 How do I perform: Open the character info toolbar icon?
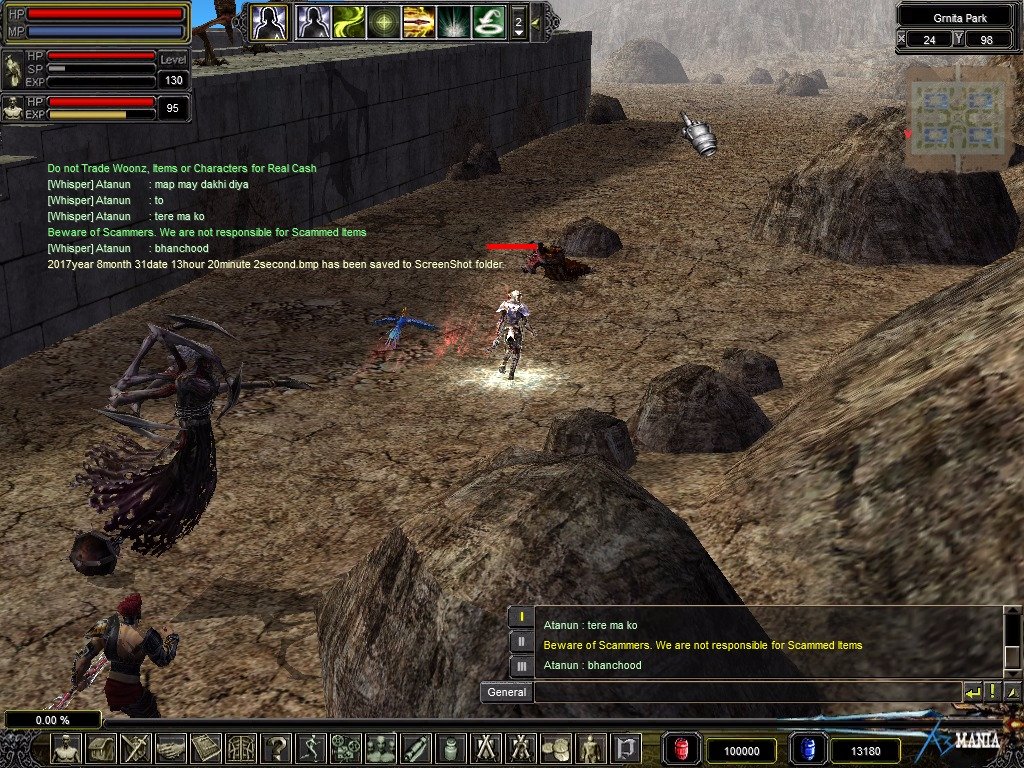[66, 748]
